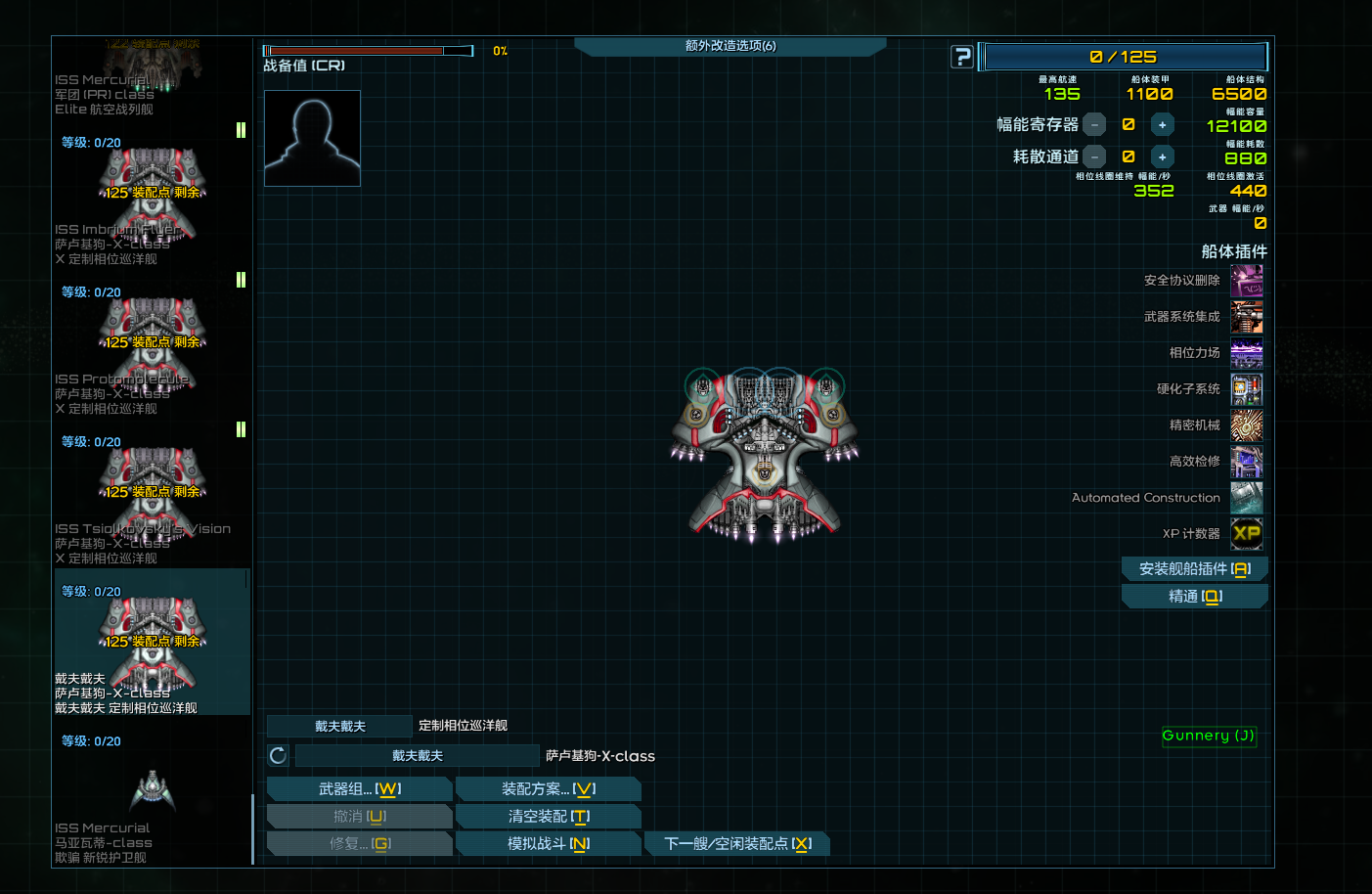Viewport: 1372px width, 894px height.
Task: Open the Gunnery (J) link
Action: 1209,737
